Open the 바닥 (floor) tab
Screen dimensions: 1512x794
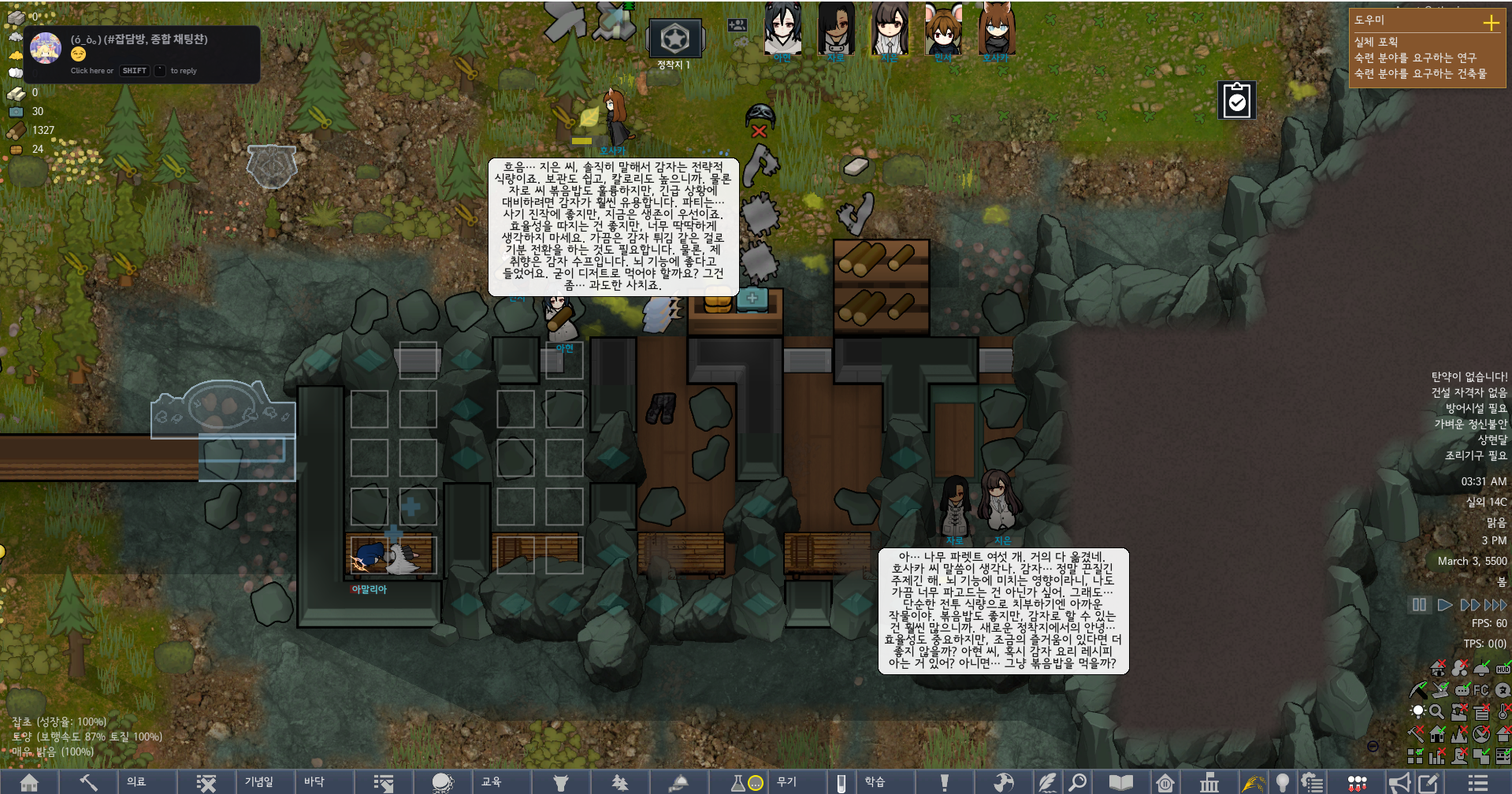(x=314, y=781)
